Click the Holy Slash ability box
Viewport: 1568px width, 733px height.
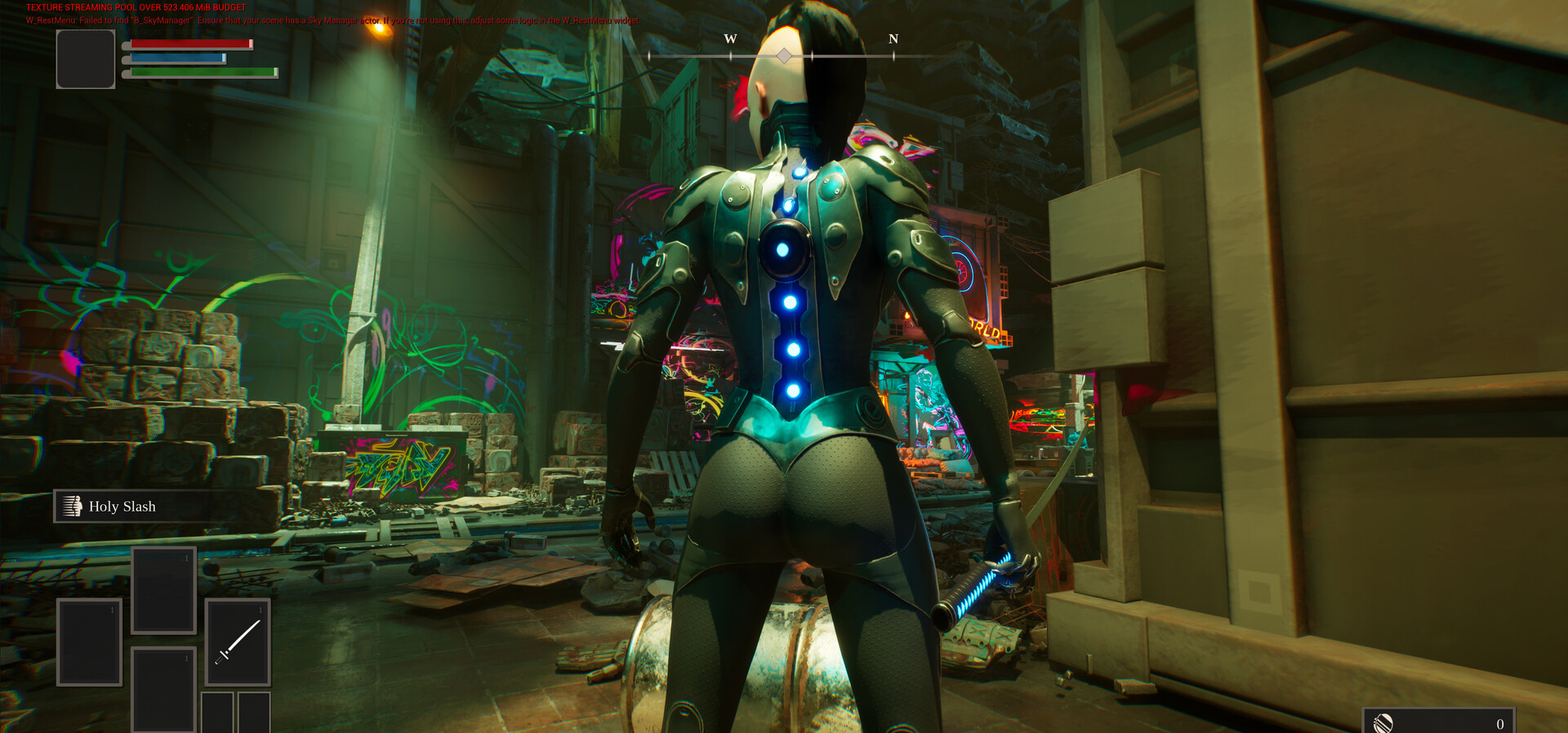pyautogui.click(x=131, y=506)
